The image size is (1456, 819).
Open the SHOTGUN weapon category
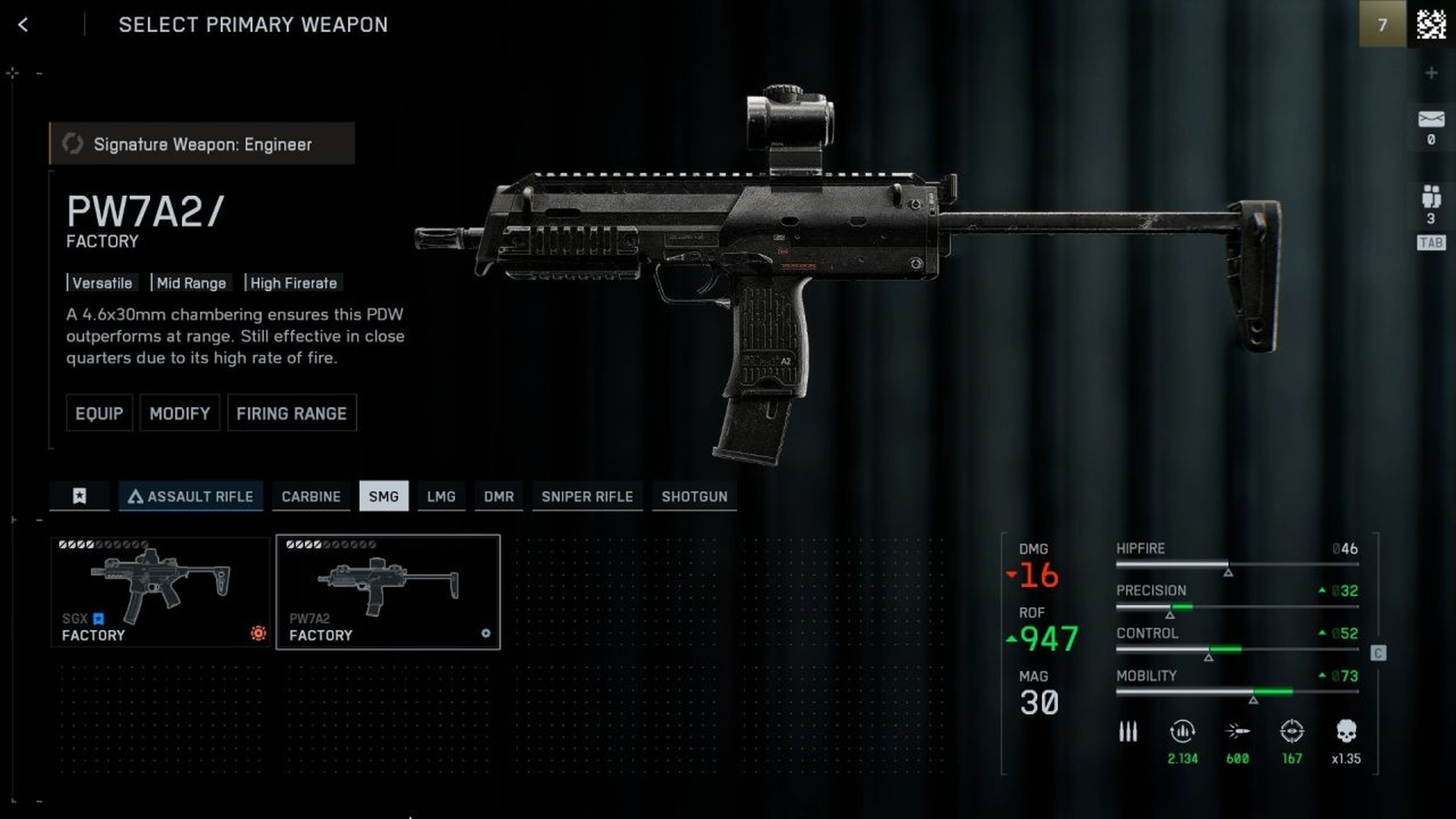pos(695,497)
